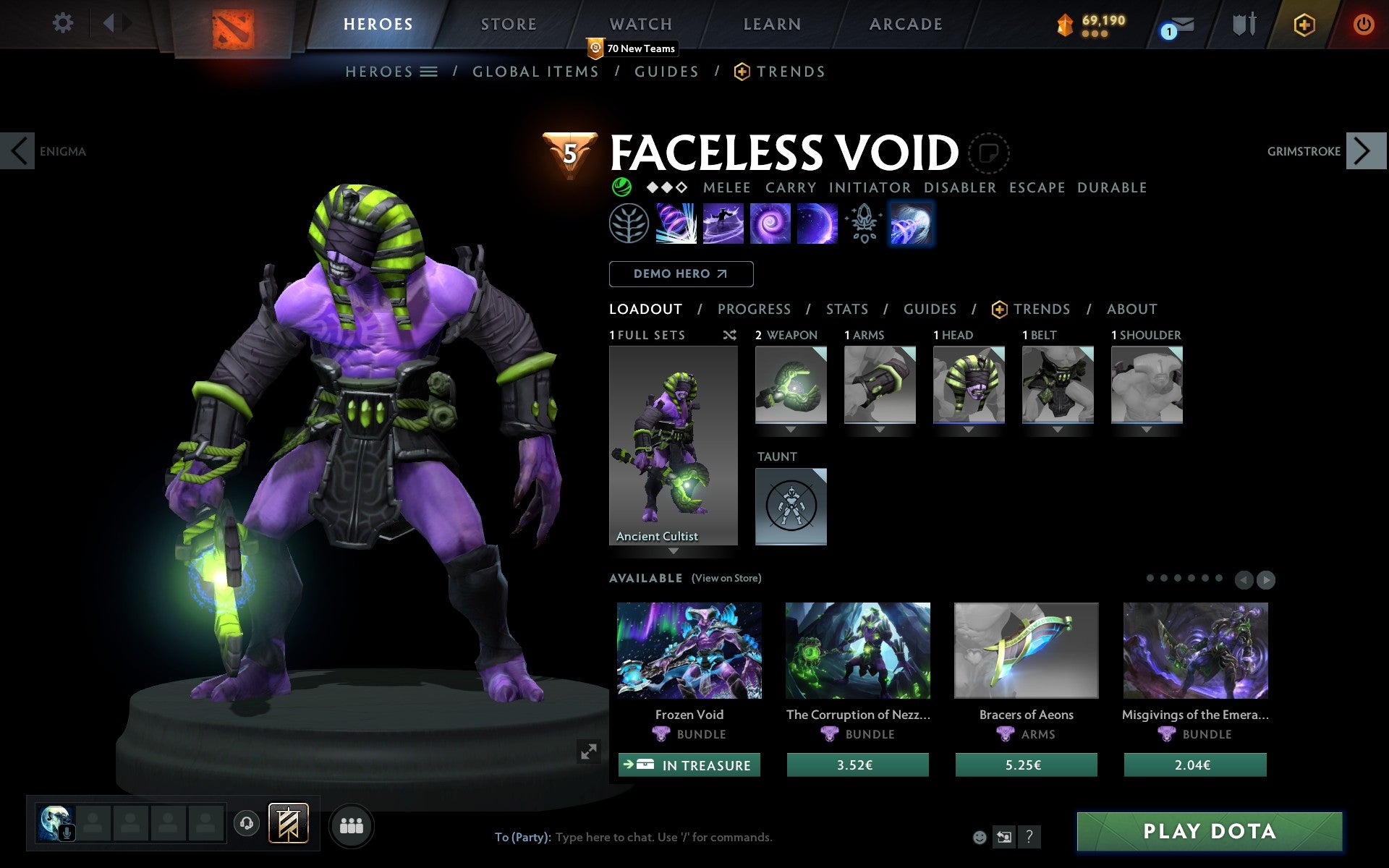Viewport: 1389px width, 868px height.
Task: Click the DEMO HERO button
Action: tap(681, 274)
